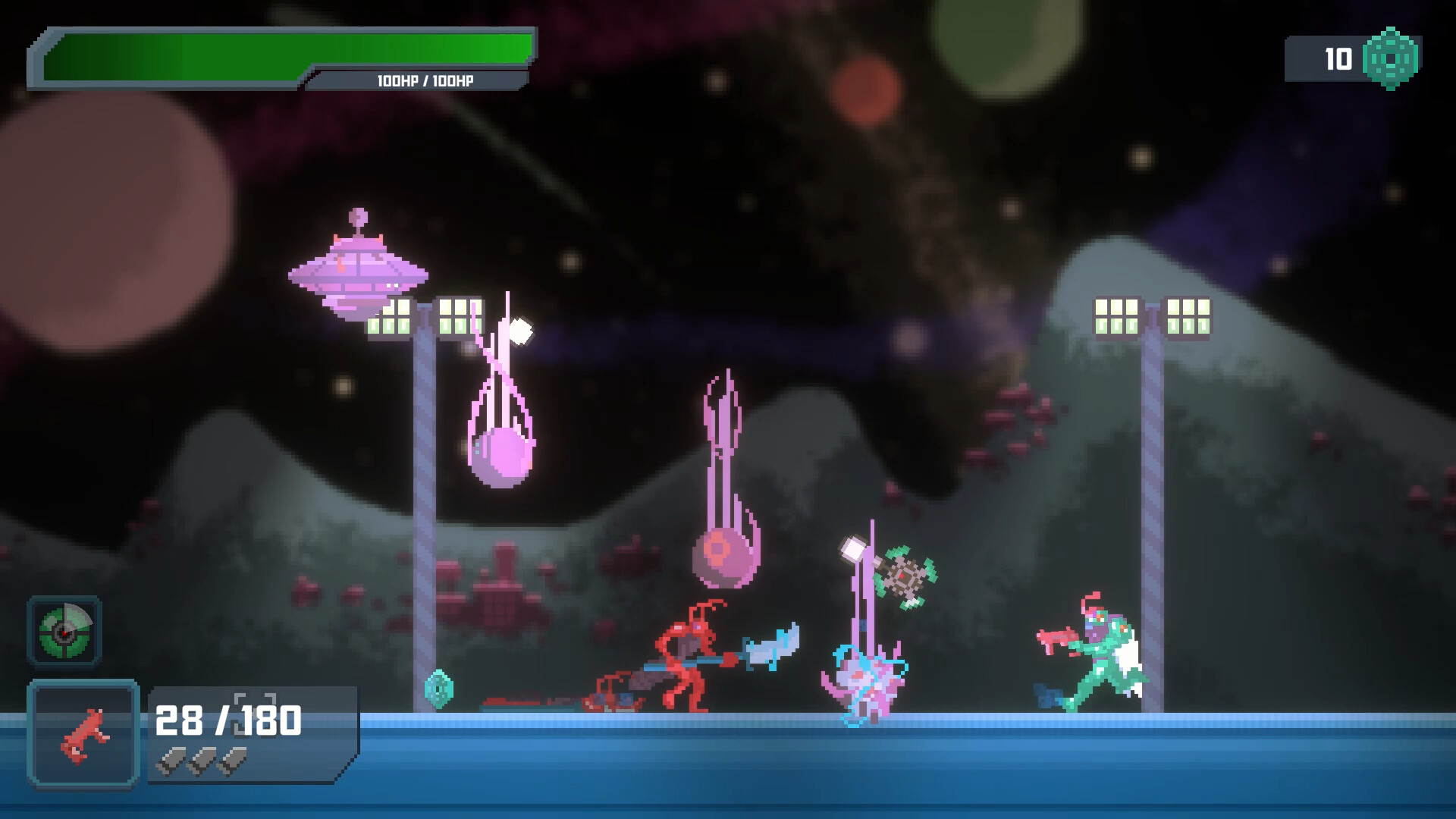Select the red blaster weapon slot
Screen dimensions: 1456x819
click(83, 734)
